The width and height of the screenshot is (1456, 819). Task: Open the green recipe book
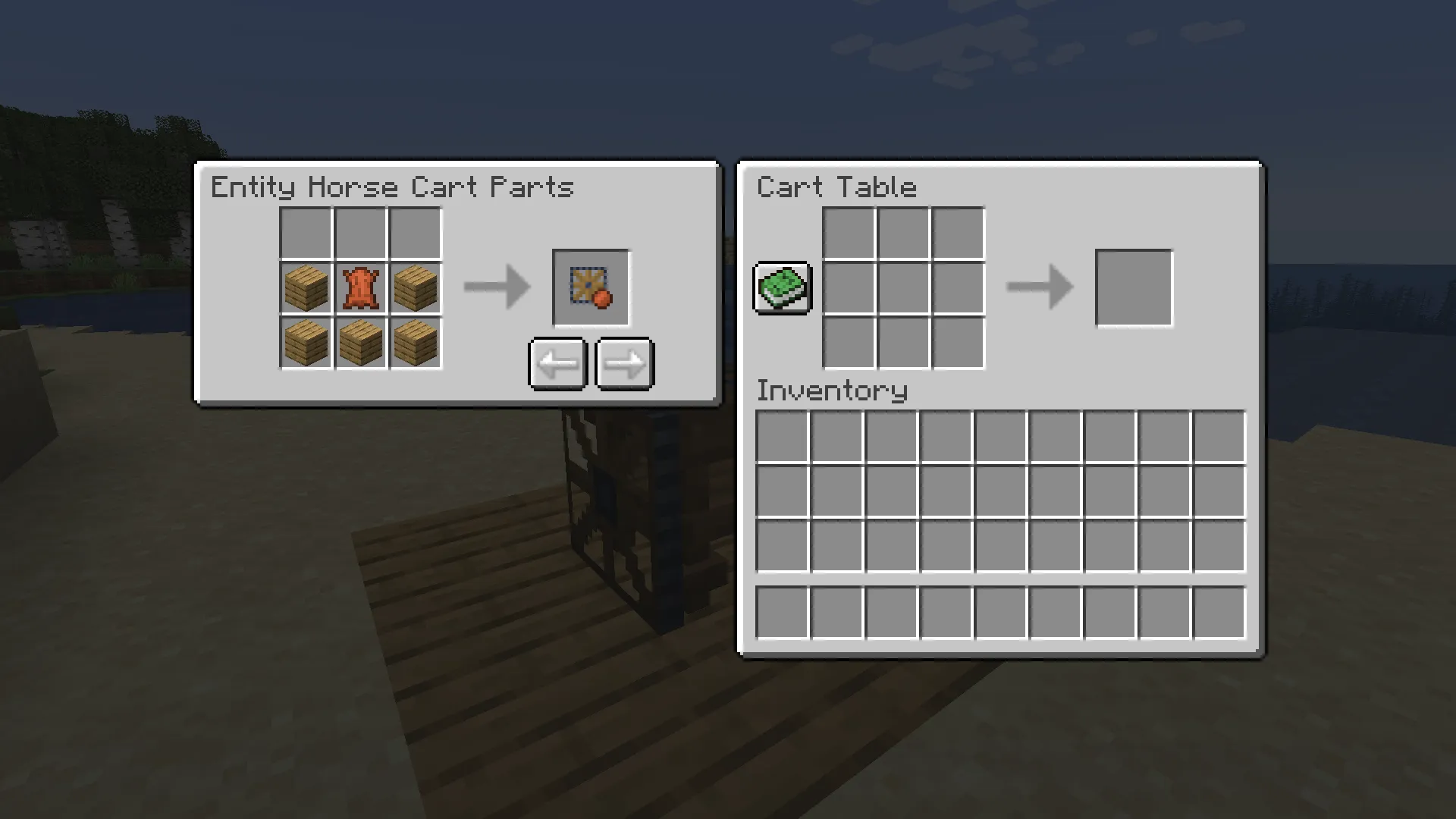click(x=783, y=287)
